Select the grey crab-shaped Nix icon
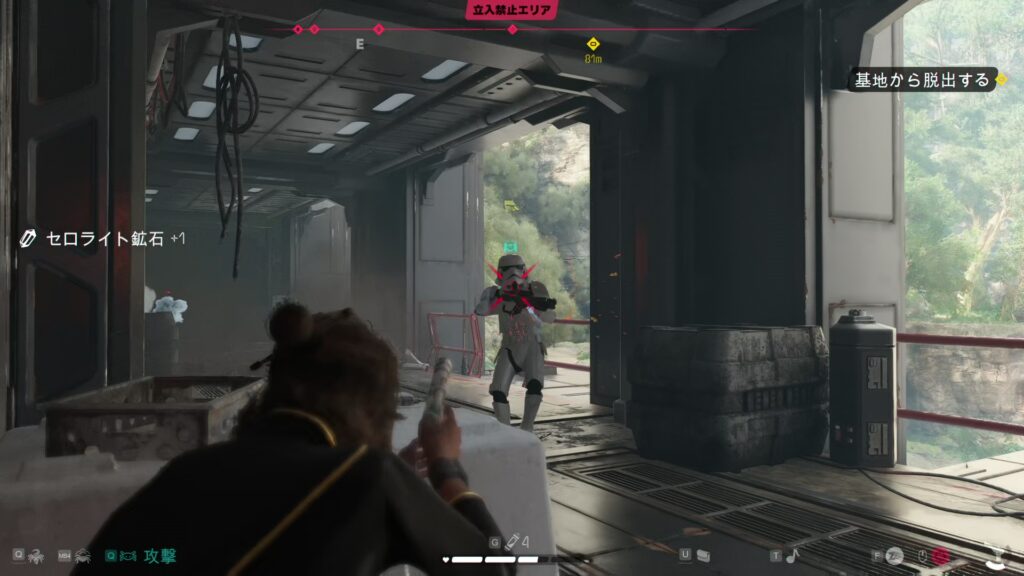Viewport: 1024px width, 576px height. pyautogui.click(x=82, y=555)
